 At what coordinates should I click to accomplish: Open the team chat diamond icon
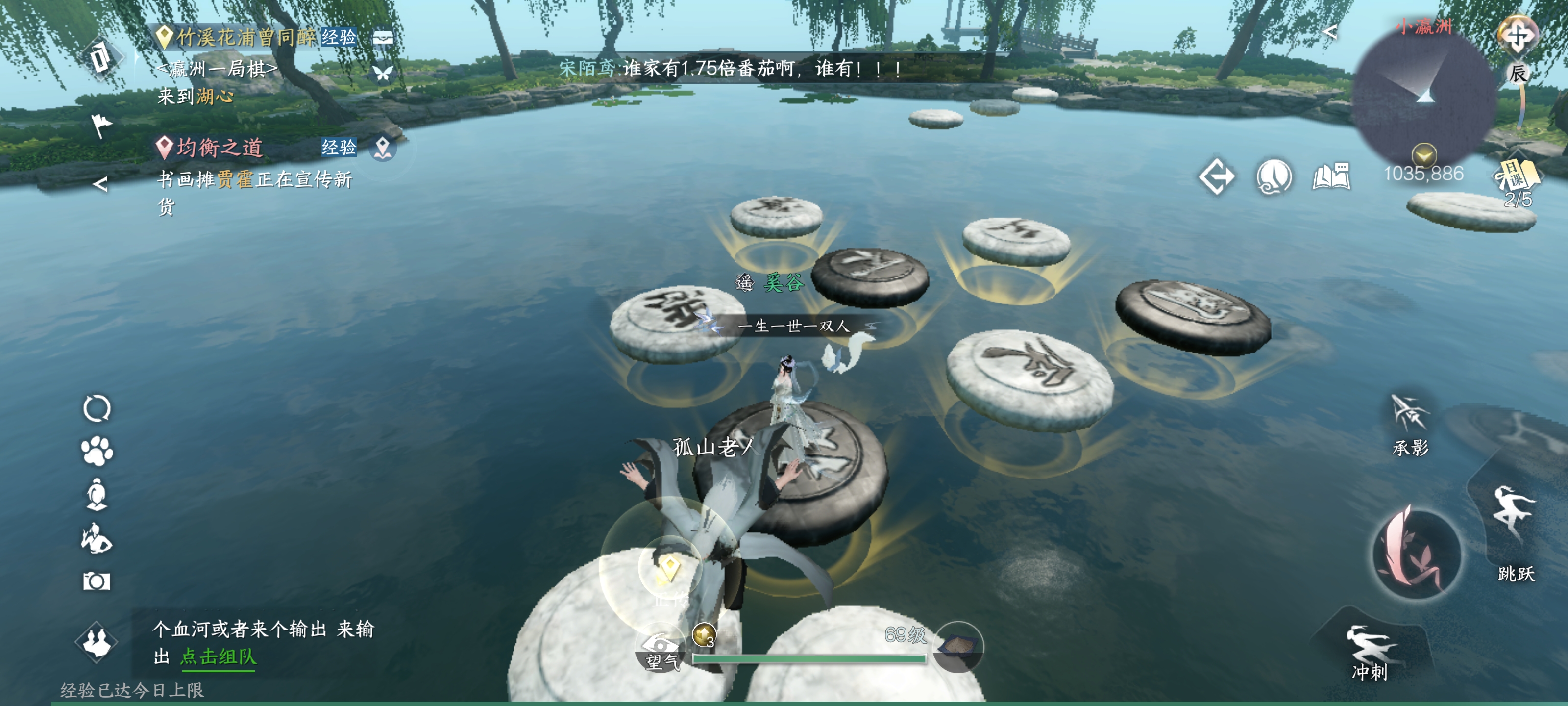[96, 641]
